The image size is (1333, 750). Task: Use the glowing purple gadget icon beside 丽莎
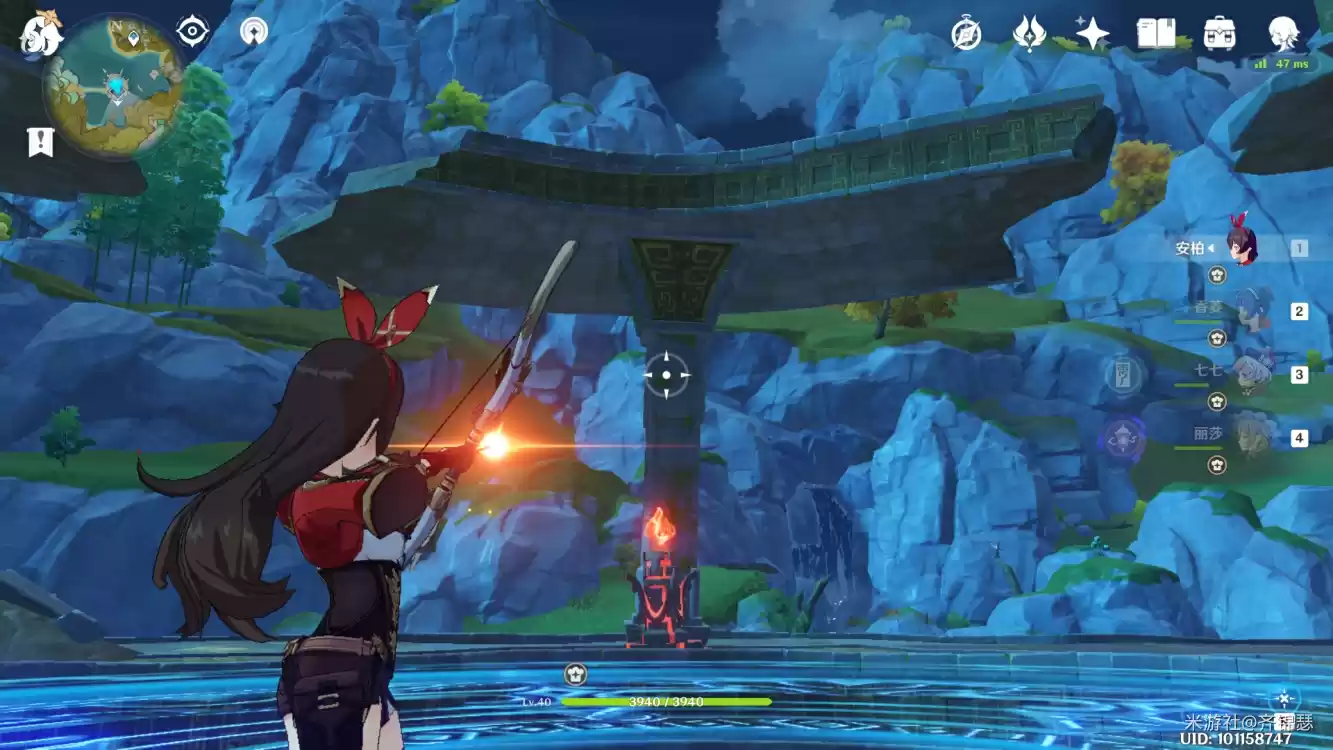tap(1122, 438)
